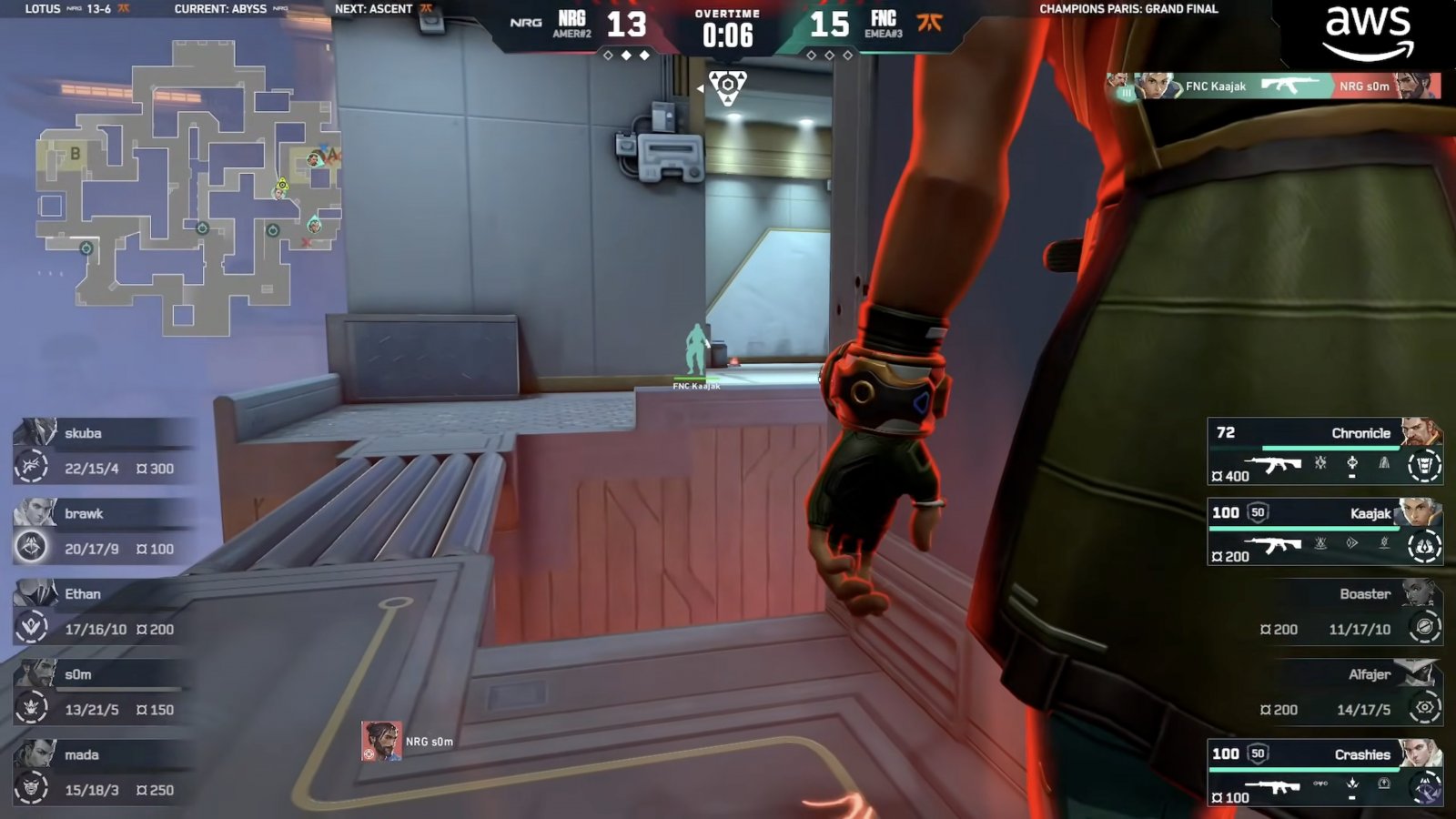1456x819 pixels.
Task: Select skuba's player panel
Action: click(x=105, y=450)
